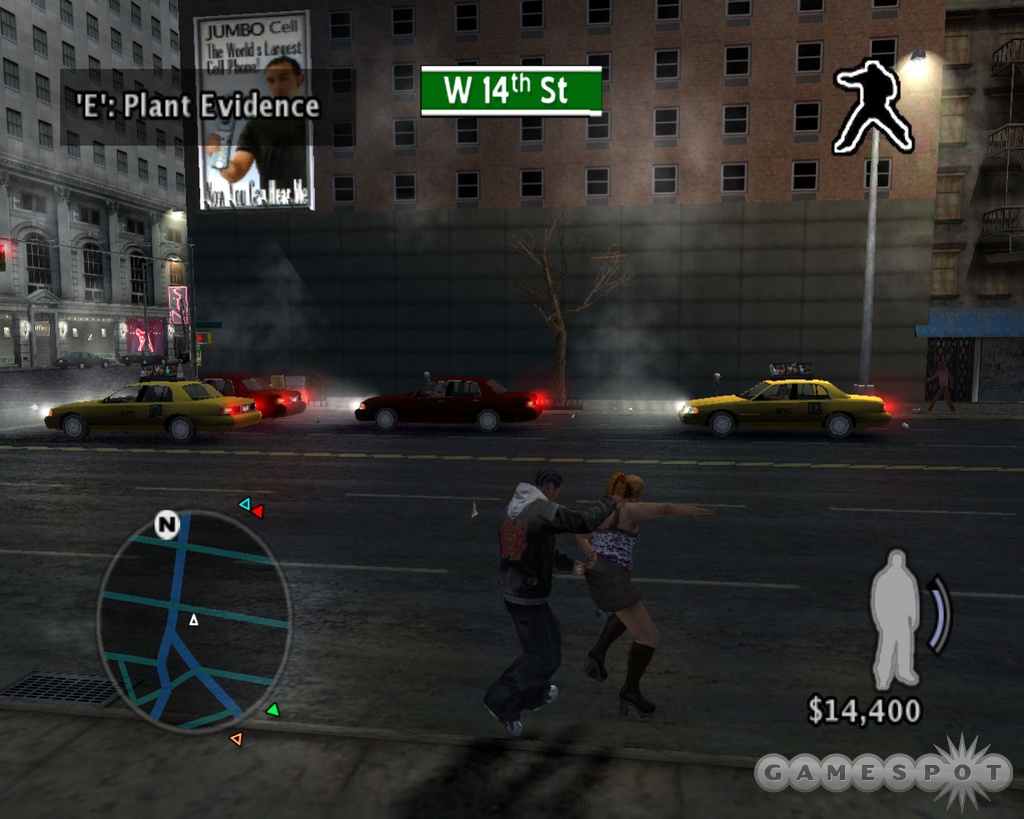Select the orange triangle marker below the minimap
This screenshot has width=1024, height=819.
pos(236,739)
